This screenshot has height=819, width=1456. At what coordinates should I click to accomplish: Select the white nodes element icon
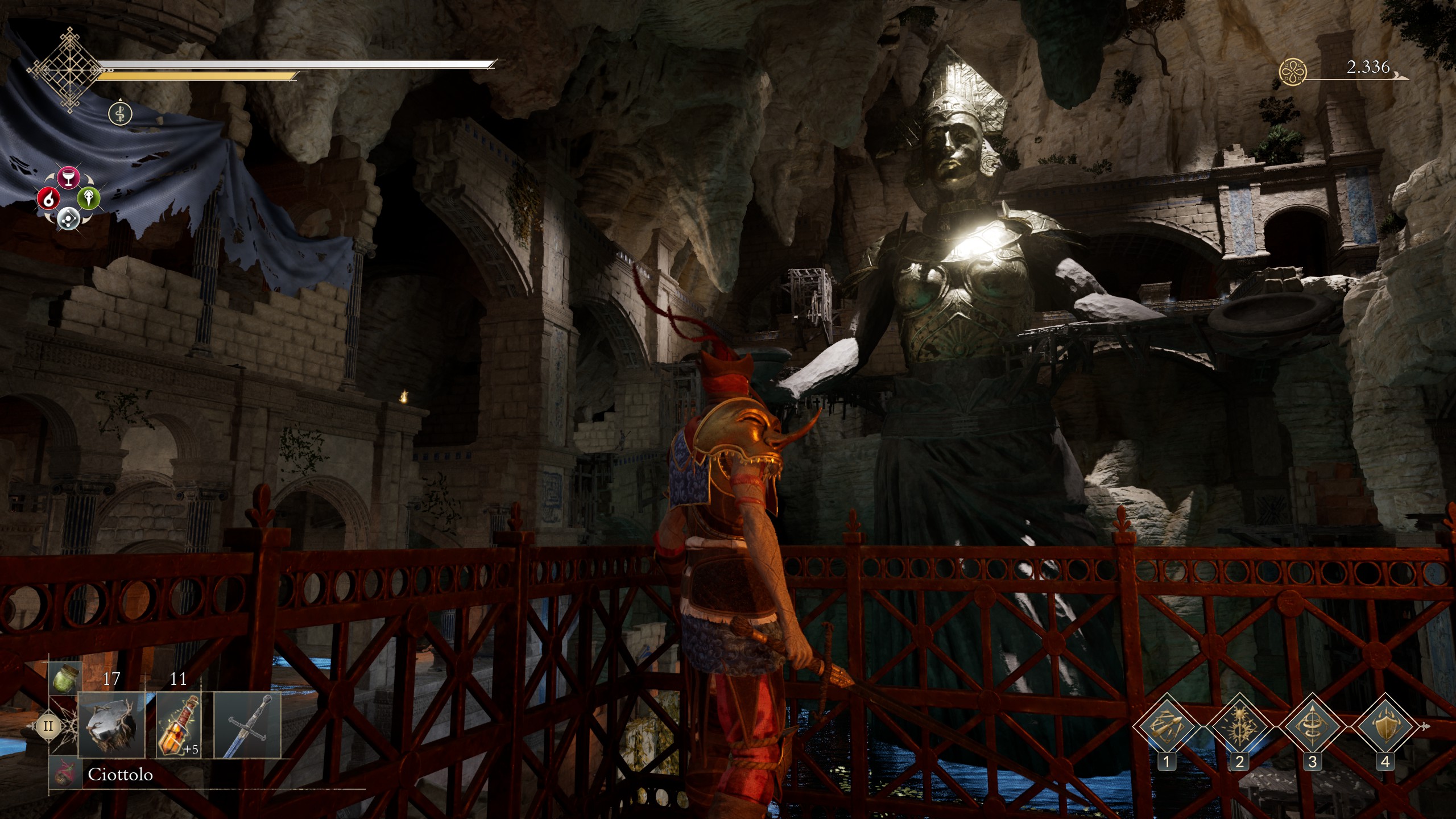click(x=68, y=218)
